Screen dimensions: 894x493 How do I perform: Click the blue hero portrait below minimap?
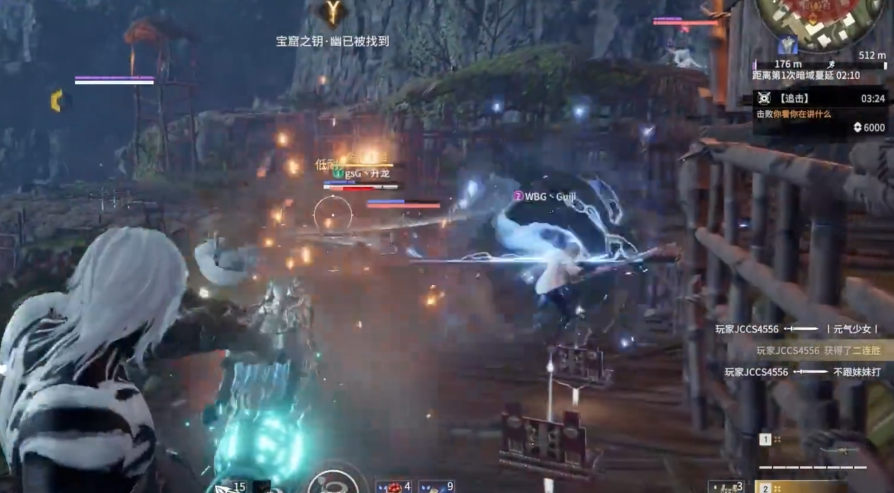[x=788, y=45]
